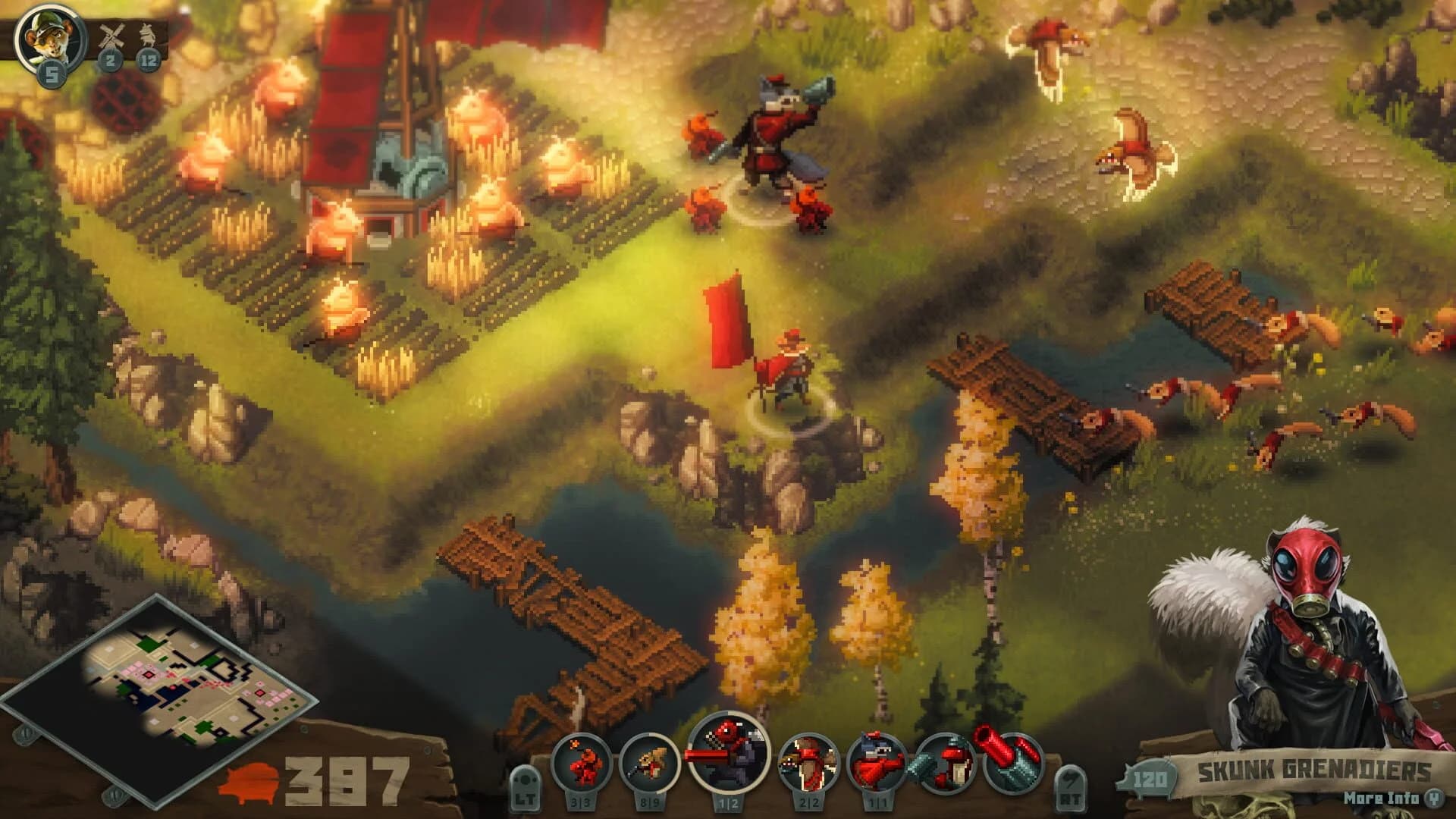Click the 3|3 squad count badge

580,802
